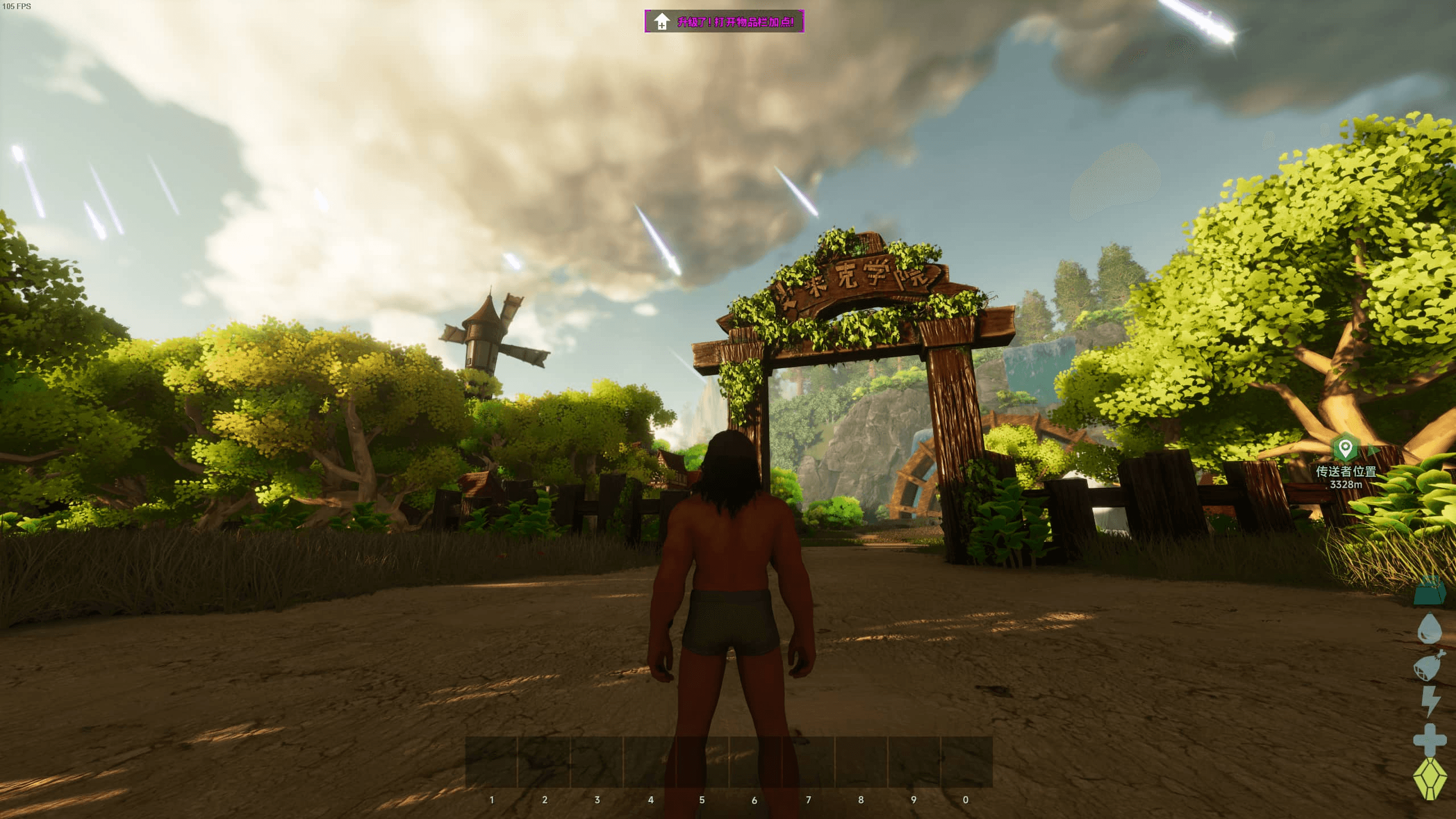Select hotbar slot numbered 0
1456x819 pixels.
[x=966, y=763]
